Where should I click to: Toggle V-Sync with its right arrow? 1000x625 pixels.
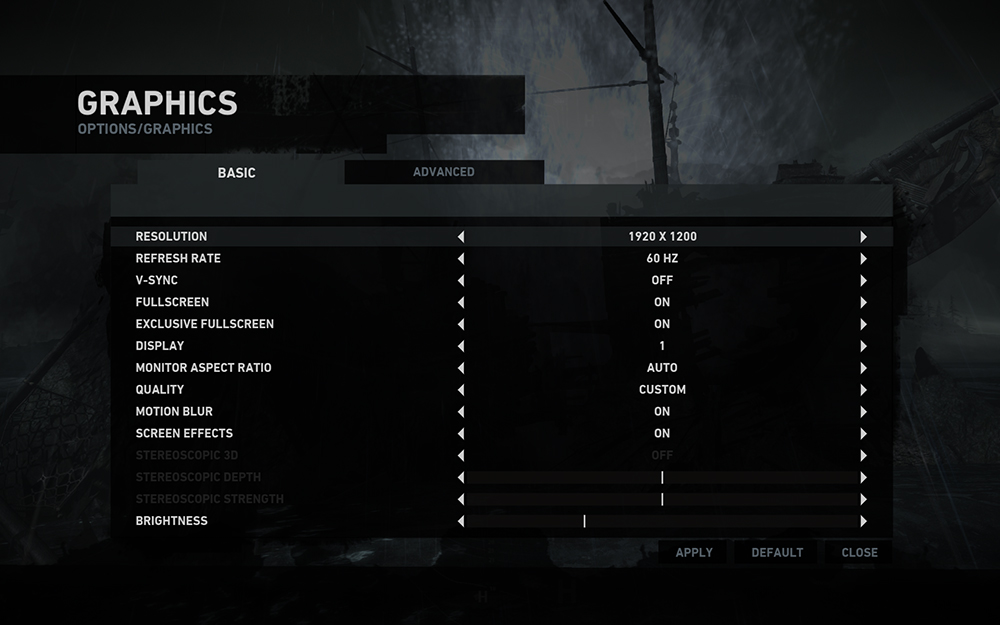[x=863, y=281]
